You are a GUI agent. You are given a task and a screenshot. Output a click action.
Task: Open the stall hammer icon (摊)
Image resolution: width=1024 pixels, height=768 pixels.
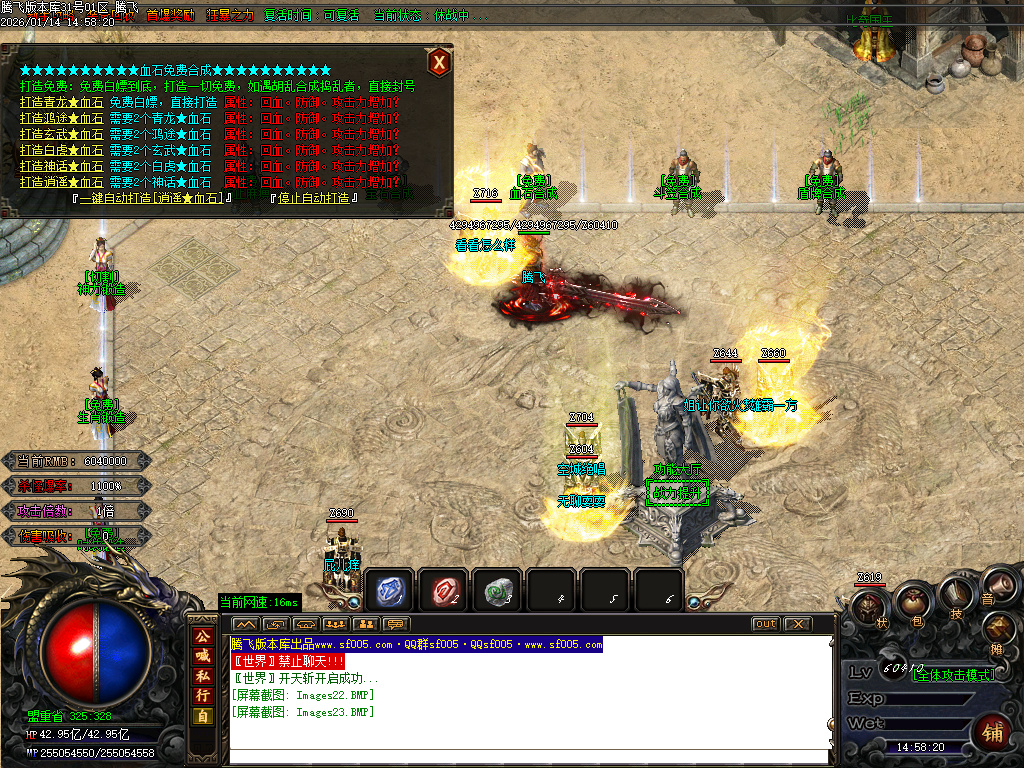click(x=999, y=630)
